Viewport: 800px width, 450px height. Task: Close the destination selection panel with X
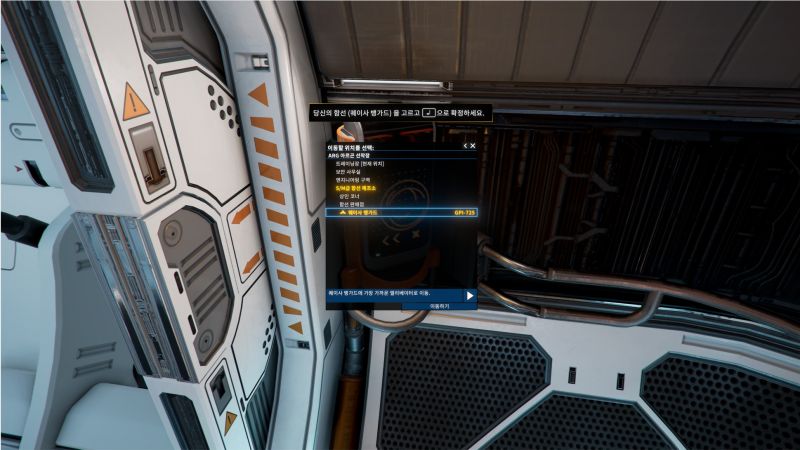coord(473,146)
